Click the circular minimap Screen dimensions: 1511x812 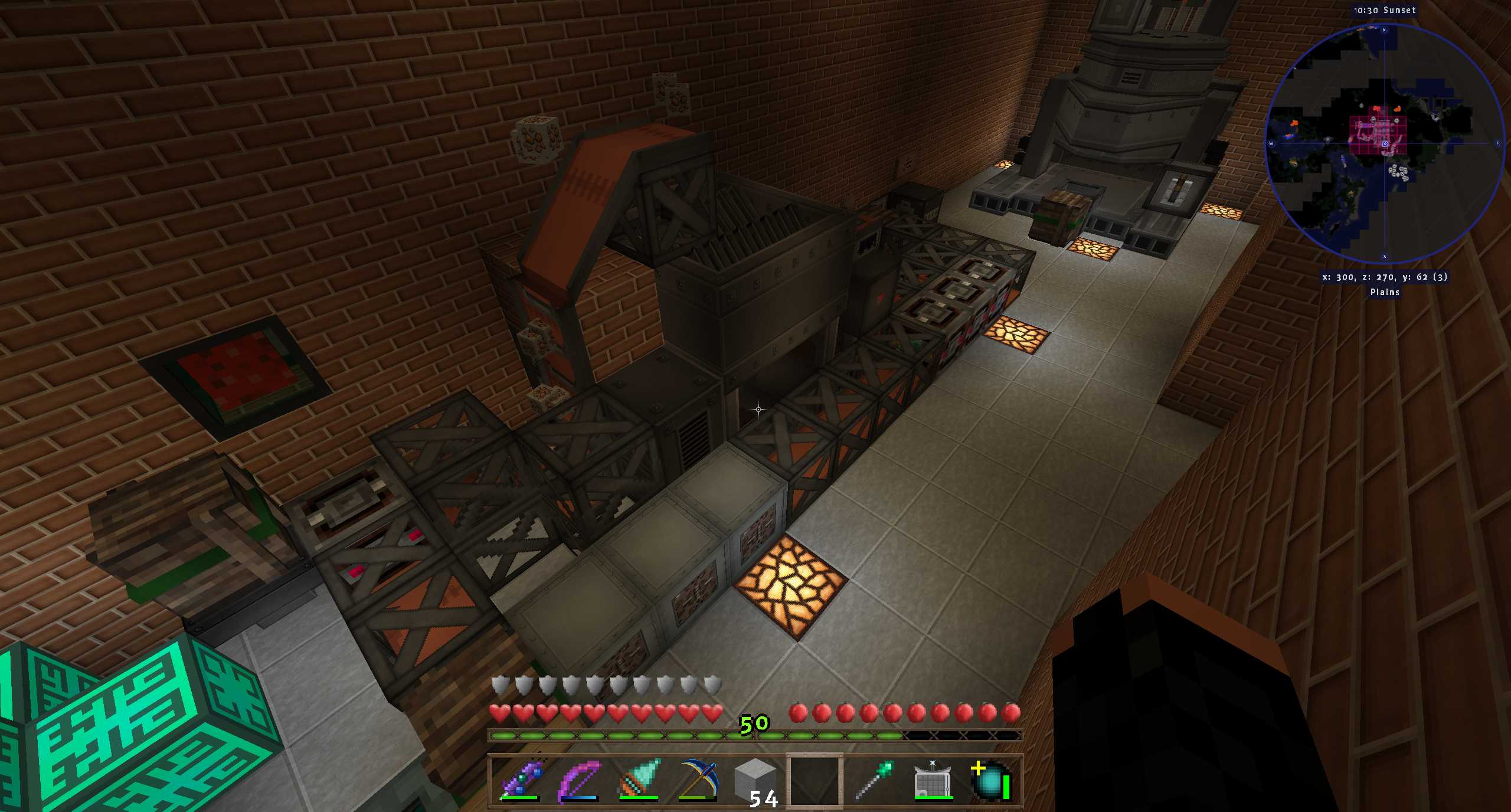[1384, 143]
